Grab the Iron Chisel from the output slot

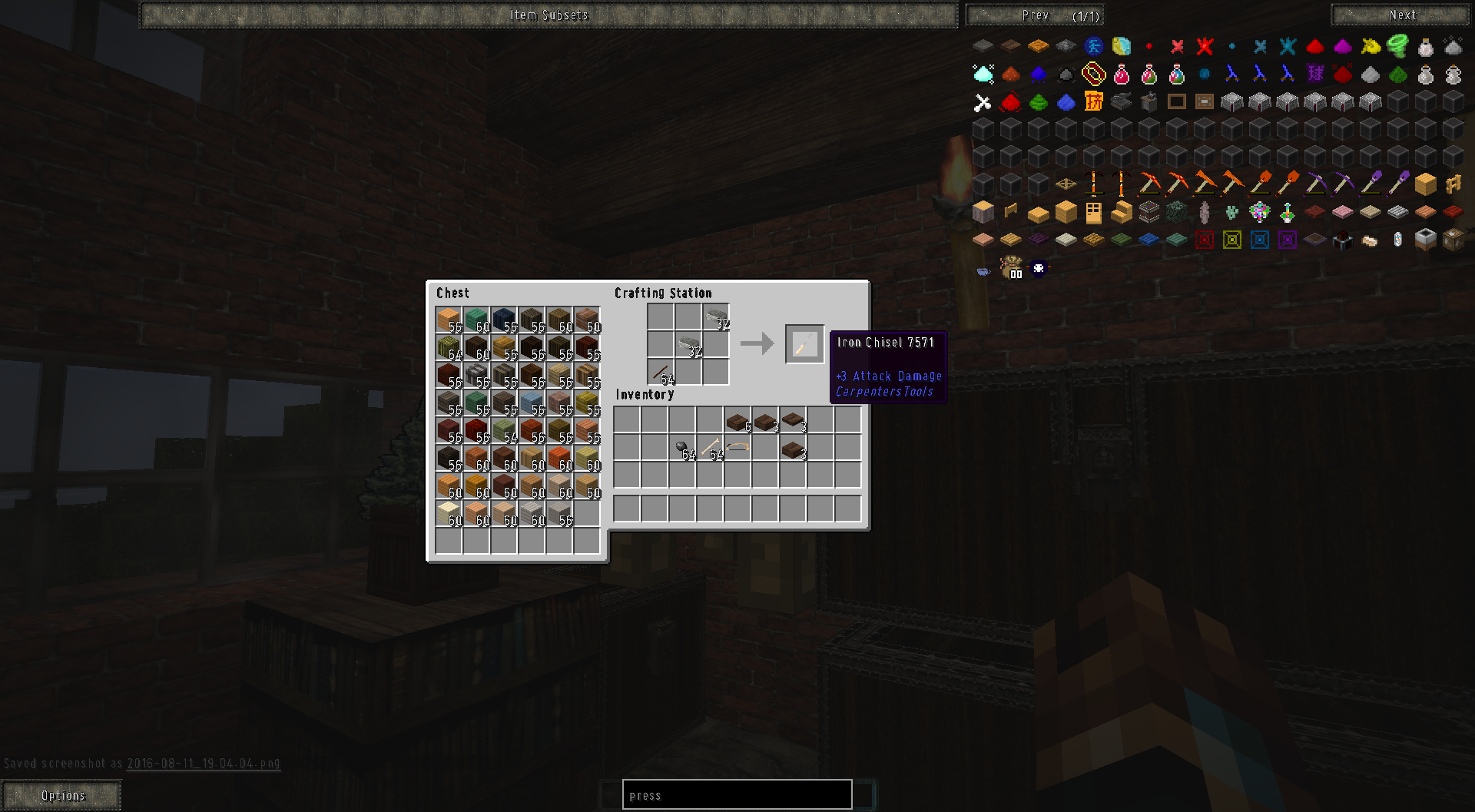tap(805, 344)
